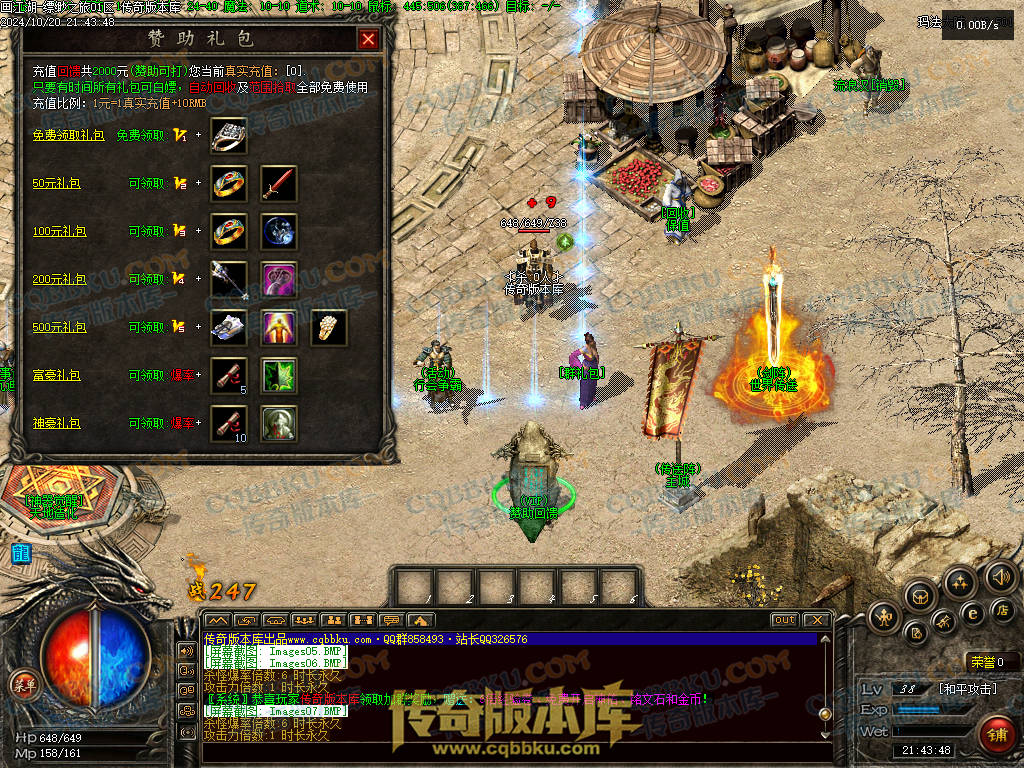Open the 50元礼包 link

coord(56,183)
